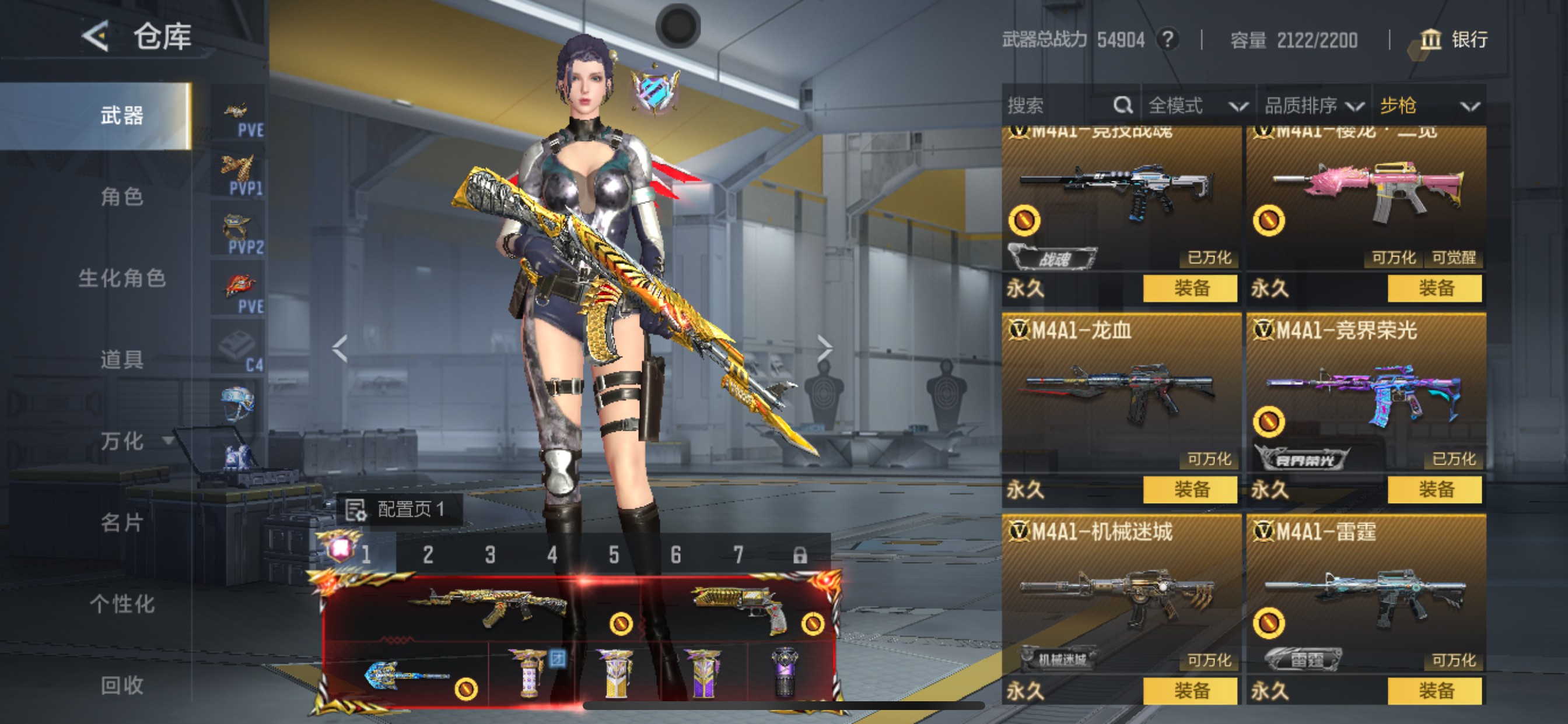Open the 名片 section

(122, 523)
